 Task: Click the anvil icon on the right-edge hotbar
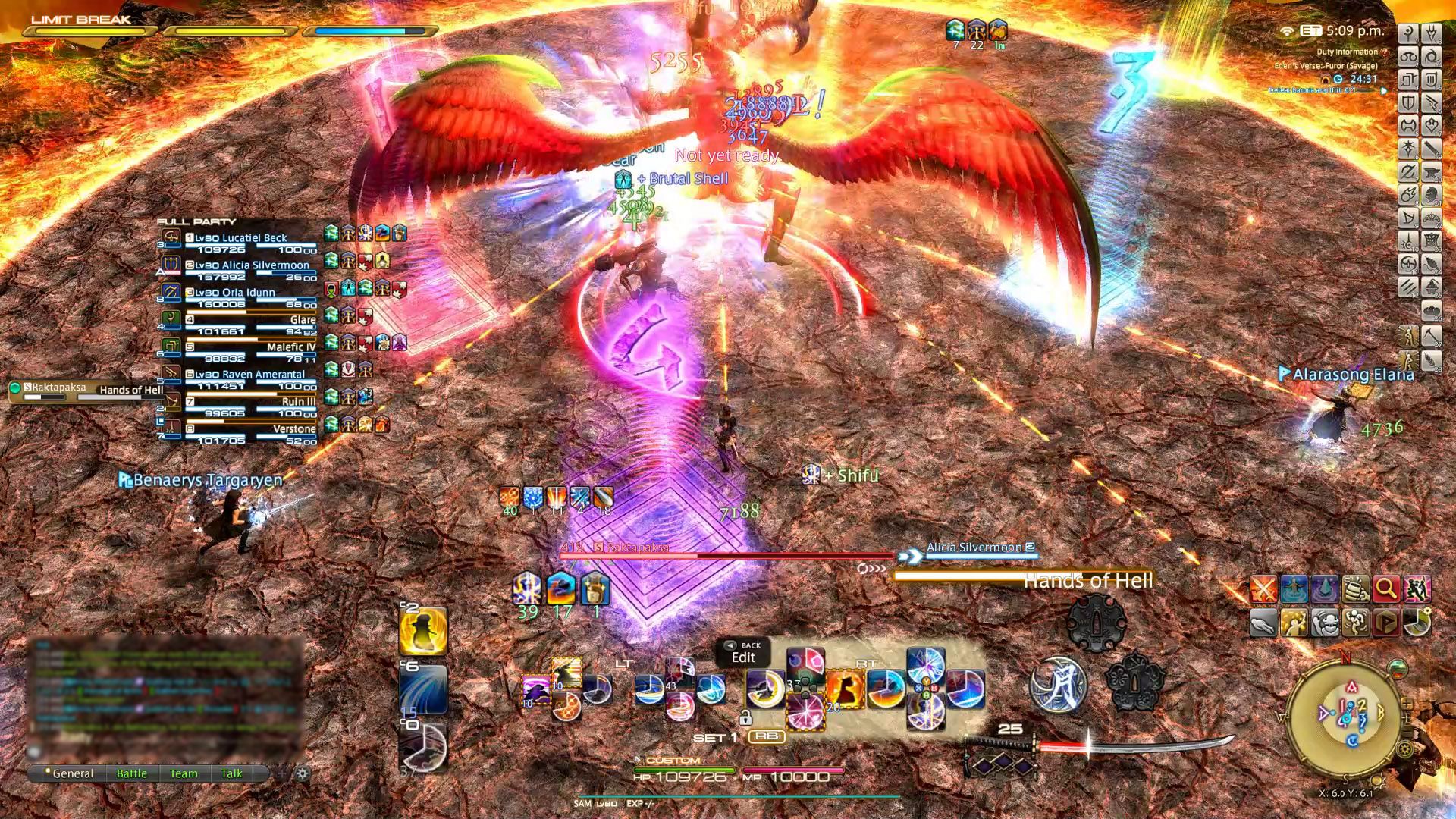(x=1432, y=174)
